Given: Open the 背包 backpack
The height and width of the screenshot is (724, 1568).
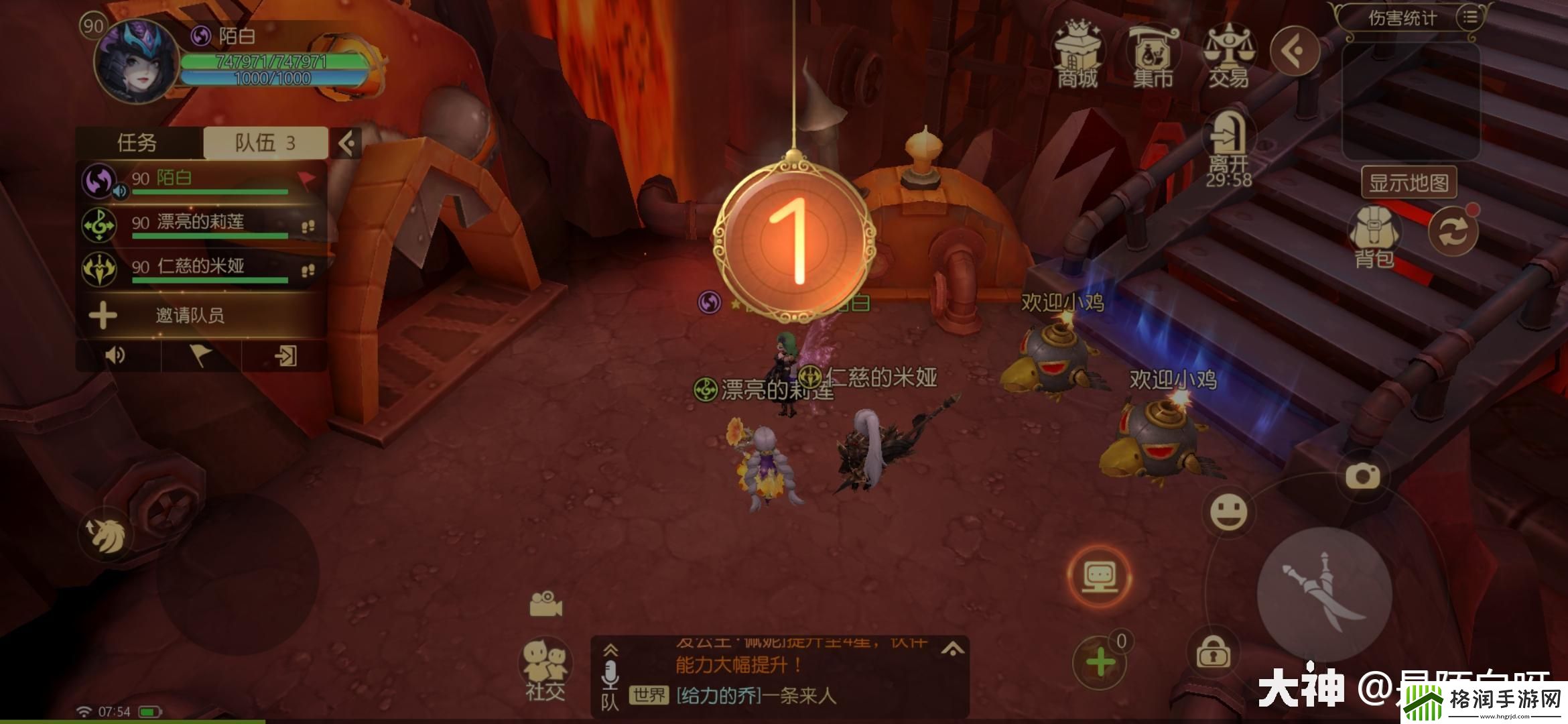Looking at the screenshot, I should (x=1374, y=236).
